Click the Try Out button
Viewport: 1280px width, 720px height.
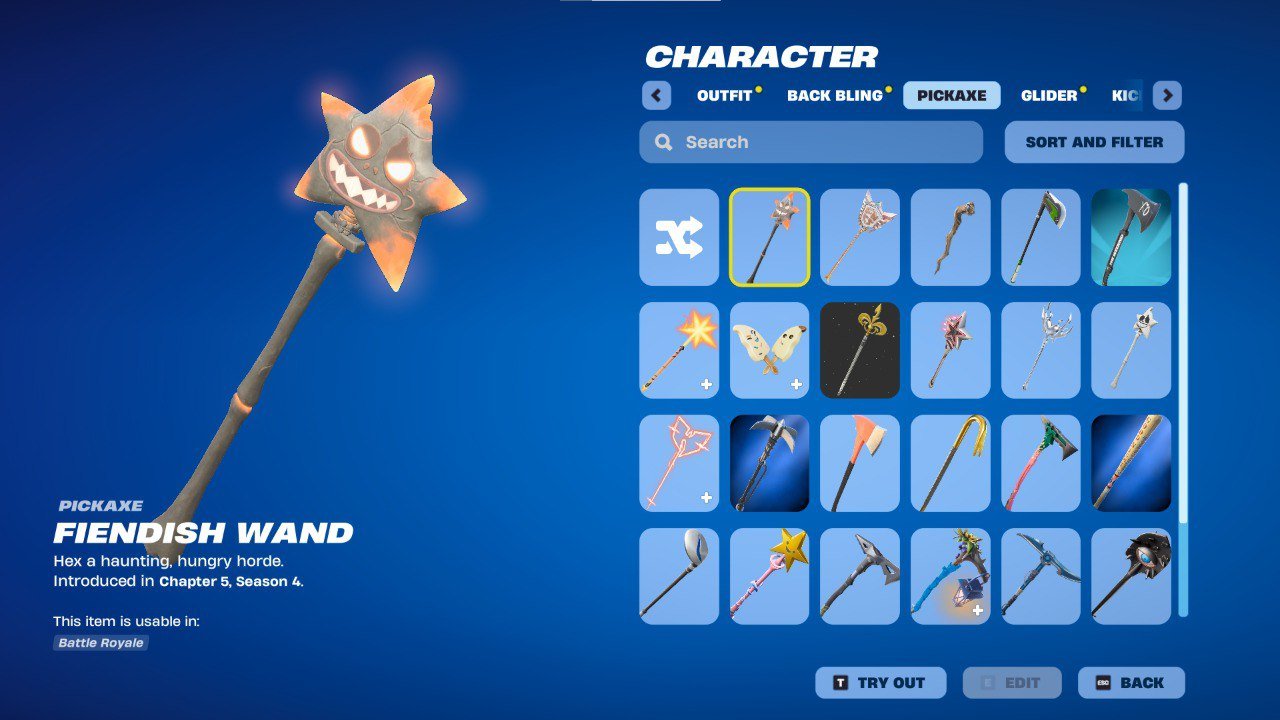880,682
